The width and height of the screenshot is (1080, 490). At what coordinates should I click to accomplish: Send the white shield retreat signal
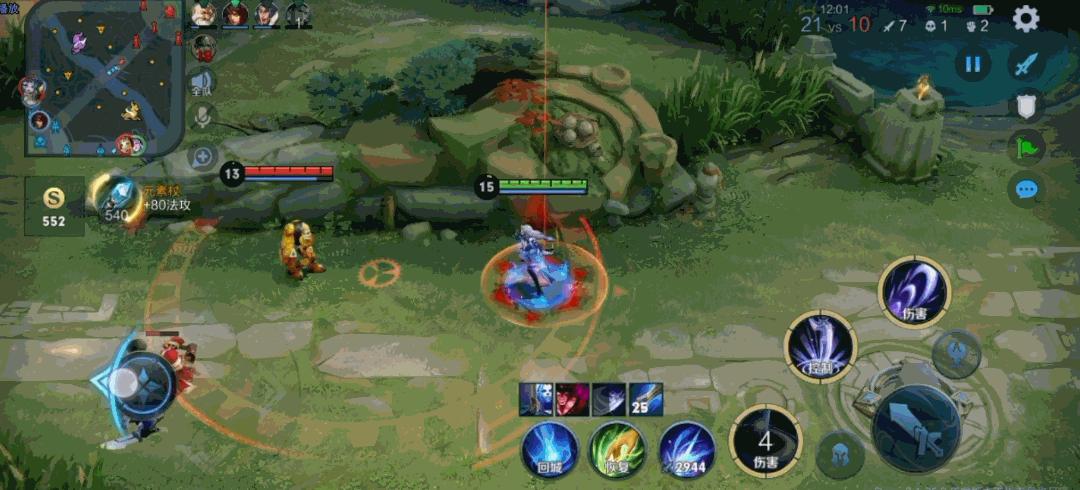(1026, 106)
